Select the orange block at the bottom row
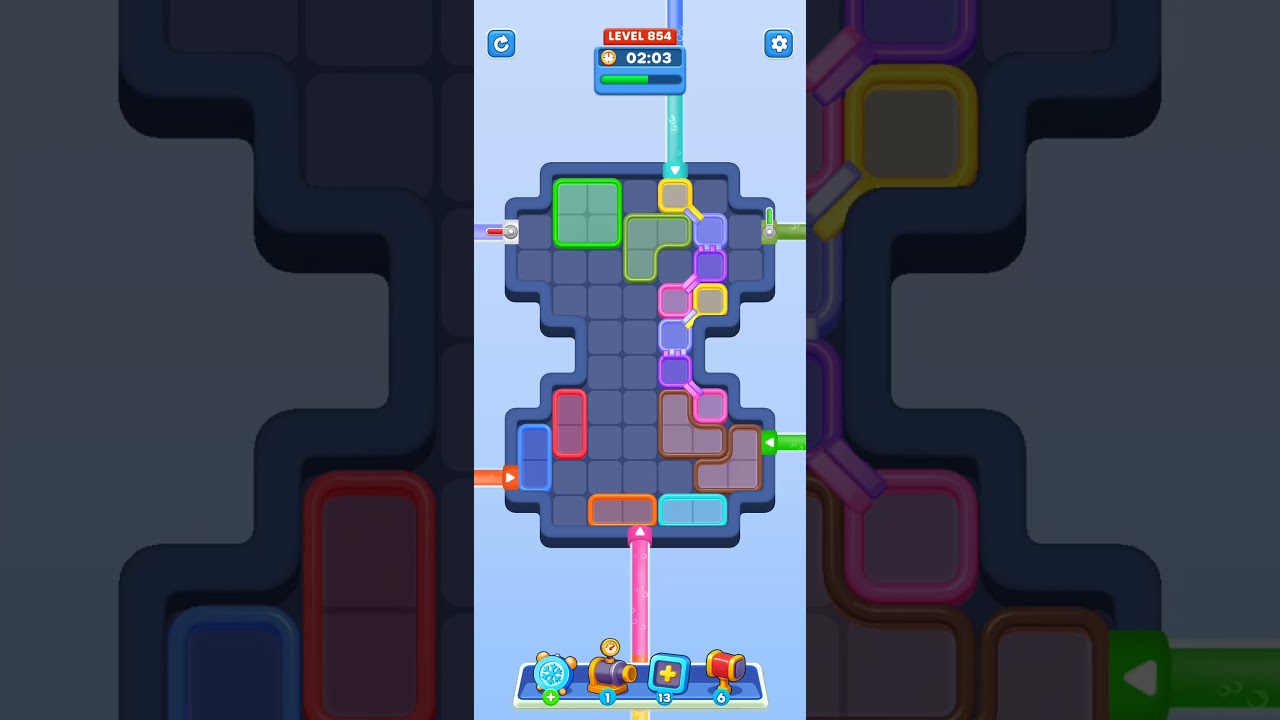 (x=622, y=510)
